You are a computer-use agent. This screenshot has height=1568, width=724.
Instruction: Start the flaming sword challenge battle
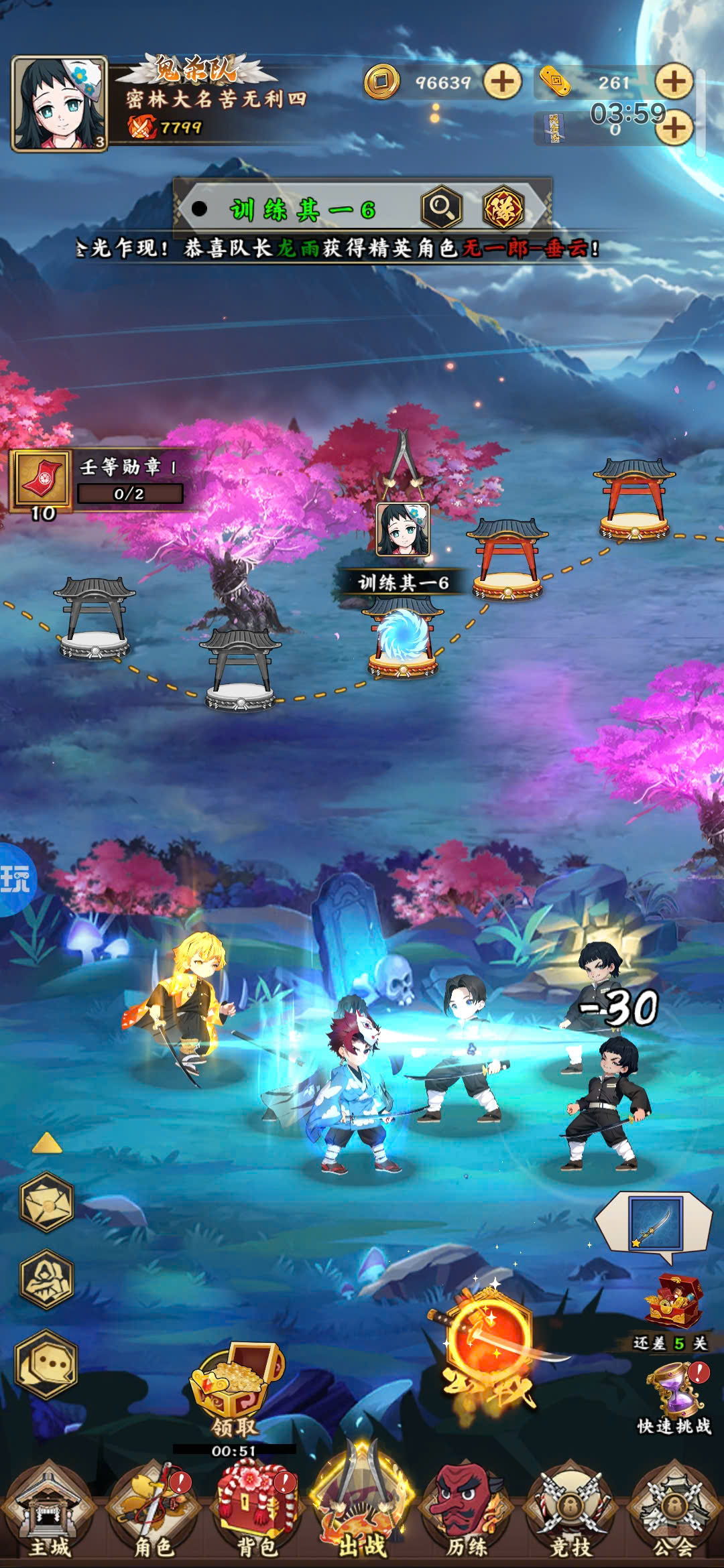point(489,1347)
